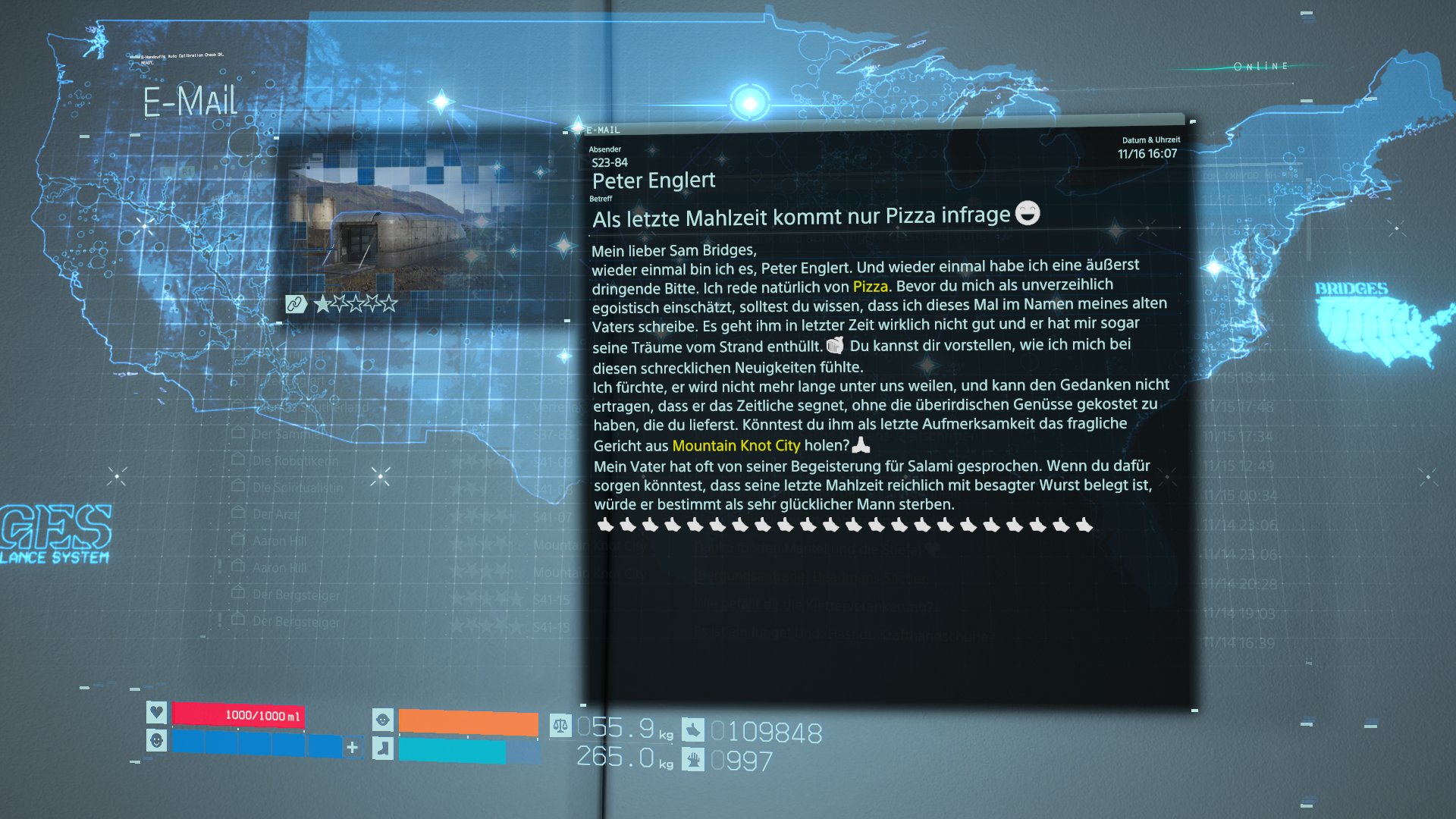This screenshot has height=819, width=1456.
Task: Select the Die Robotikerin email entry
Action: [295, 460]
